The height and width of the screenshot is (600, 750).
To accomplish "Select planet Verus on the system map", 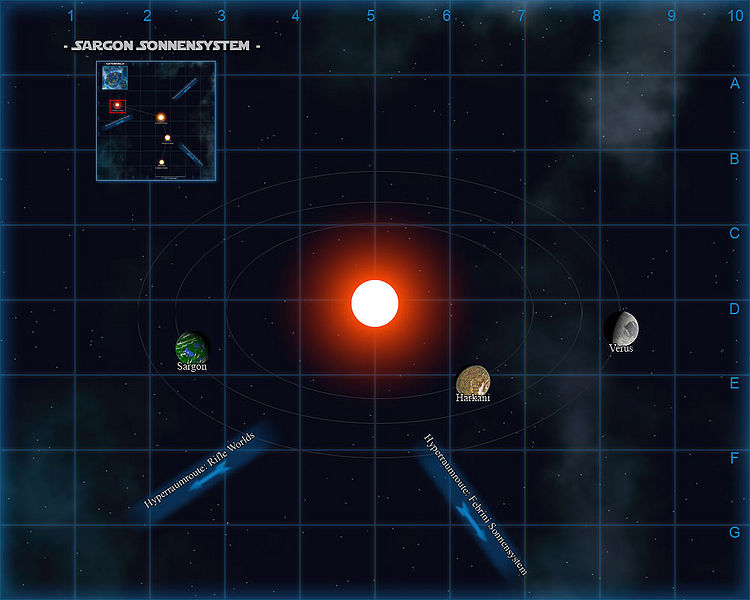I will 621,326.
